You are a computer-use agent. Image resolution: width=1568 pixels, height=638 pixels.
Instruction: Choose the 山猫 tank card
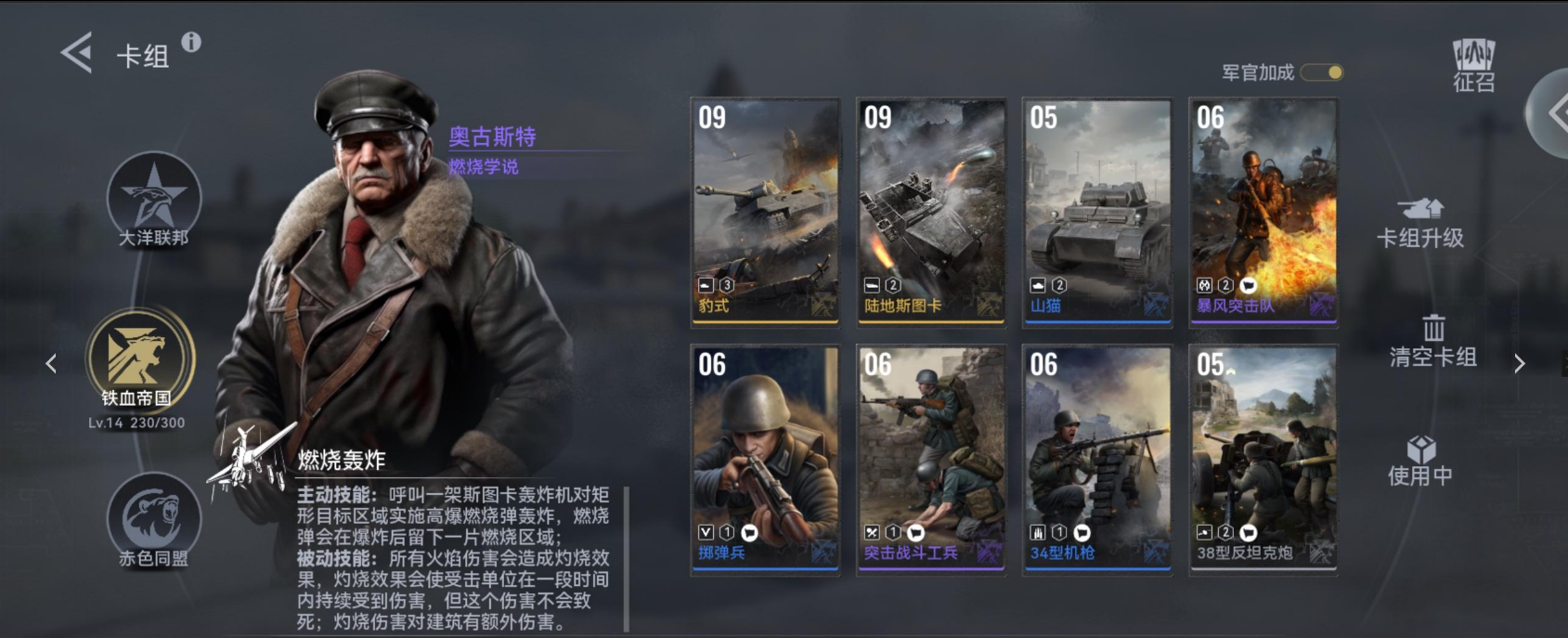pos(1096,213)
